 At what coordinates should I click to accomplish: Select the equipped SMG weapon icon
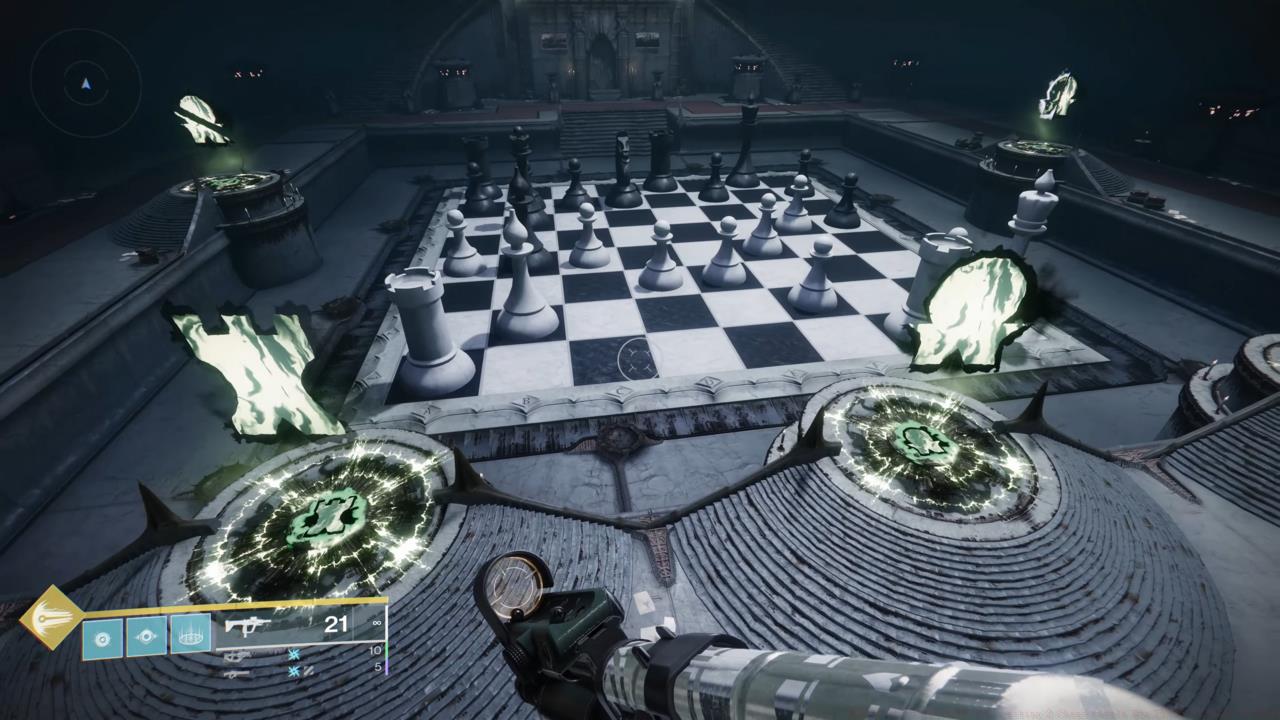coord(248,627)
